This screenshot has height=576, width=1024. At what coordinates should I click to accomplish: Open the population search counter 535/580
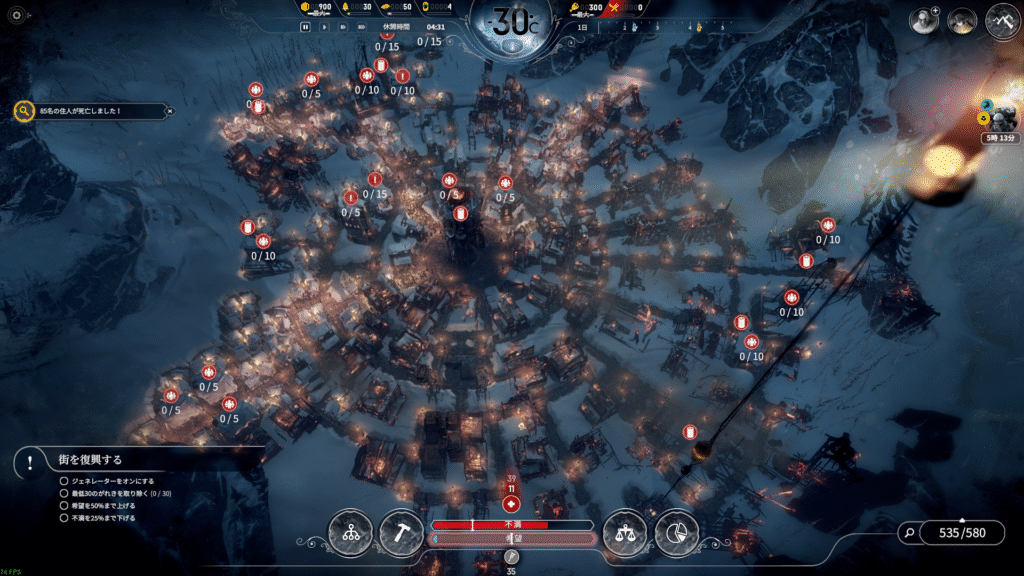961,533
